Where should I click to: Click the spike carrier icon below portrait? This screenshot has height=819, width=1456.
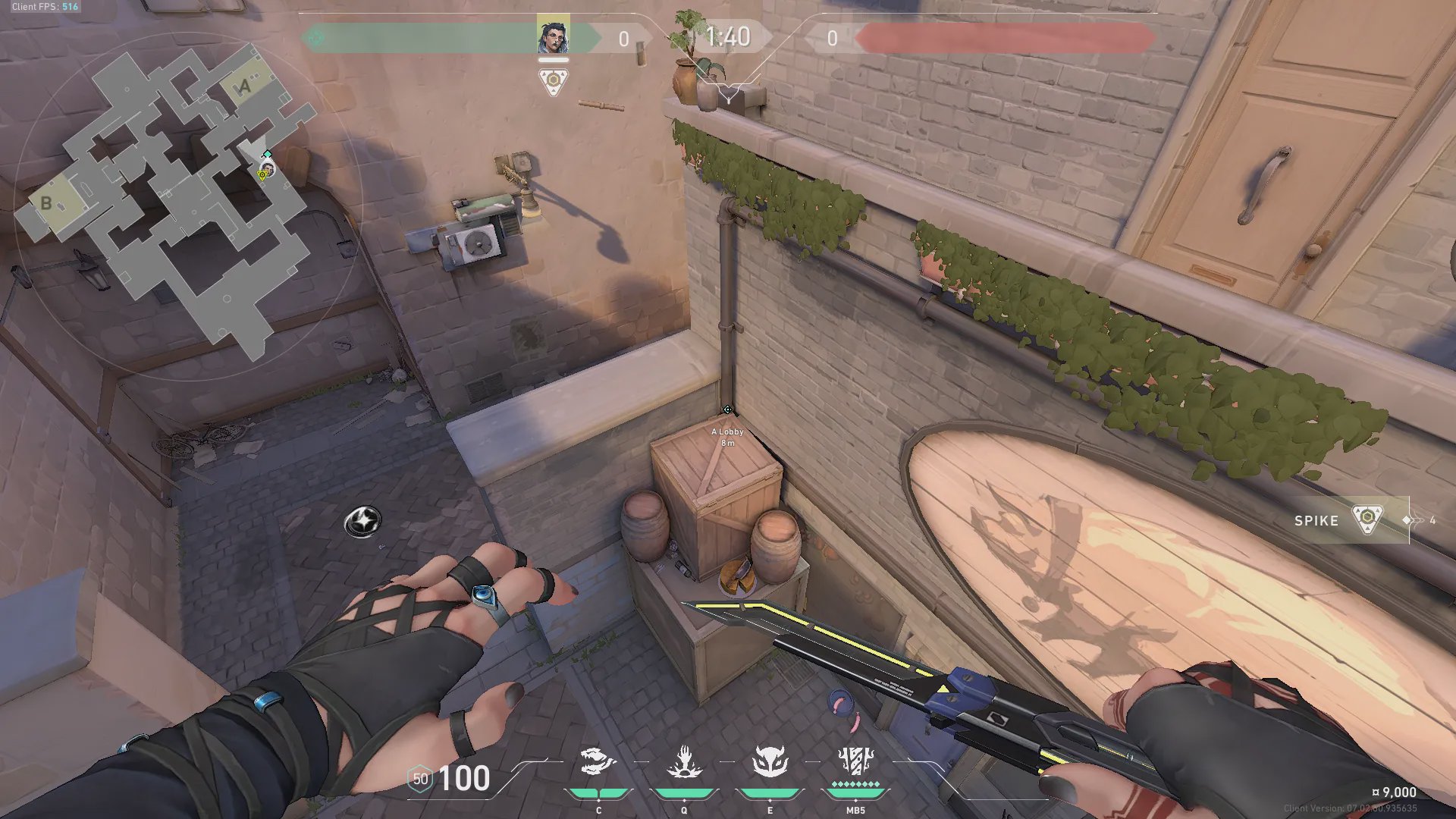[553, 82]
